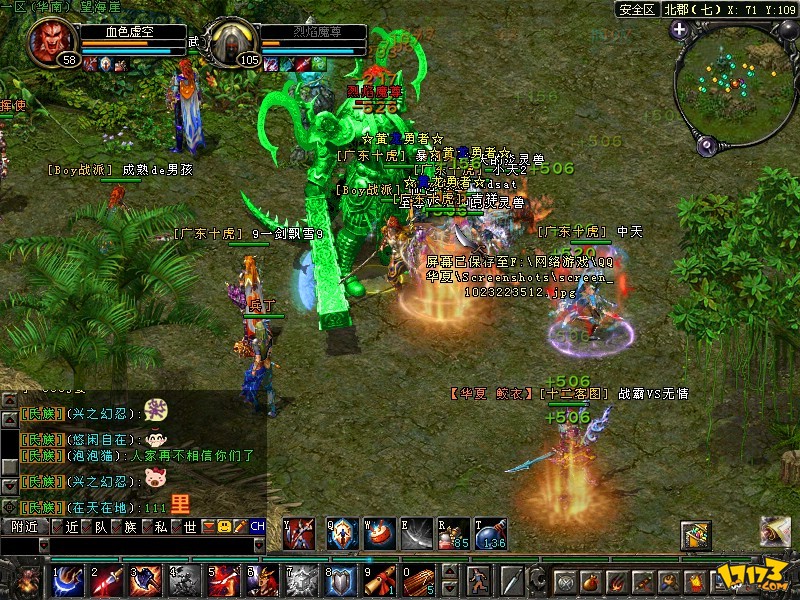Click the 附近 chat channel button

click(x=25, y=526)
